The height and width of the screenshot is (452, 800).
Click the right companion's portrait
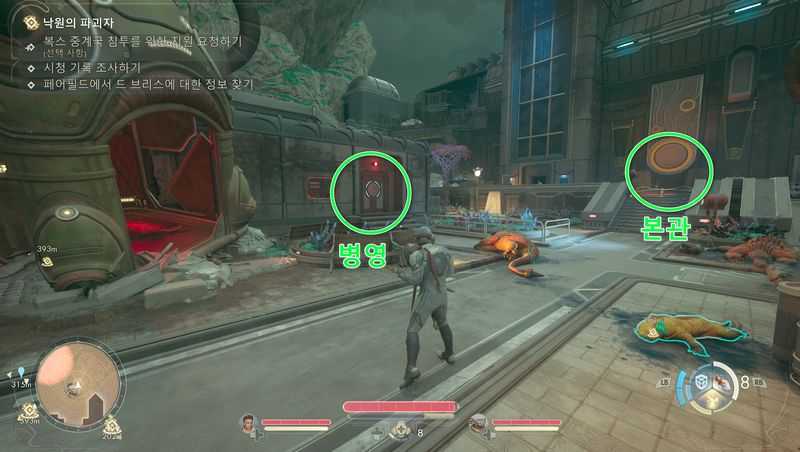tap(479, 424)
